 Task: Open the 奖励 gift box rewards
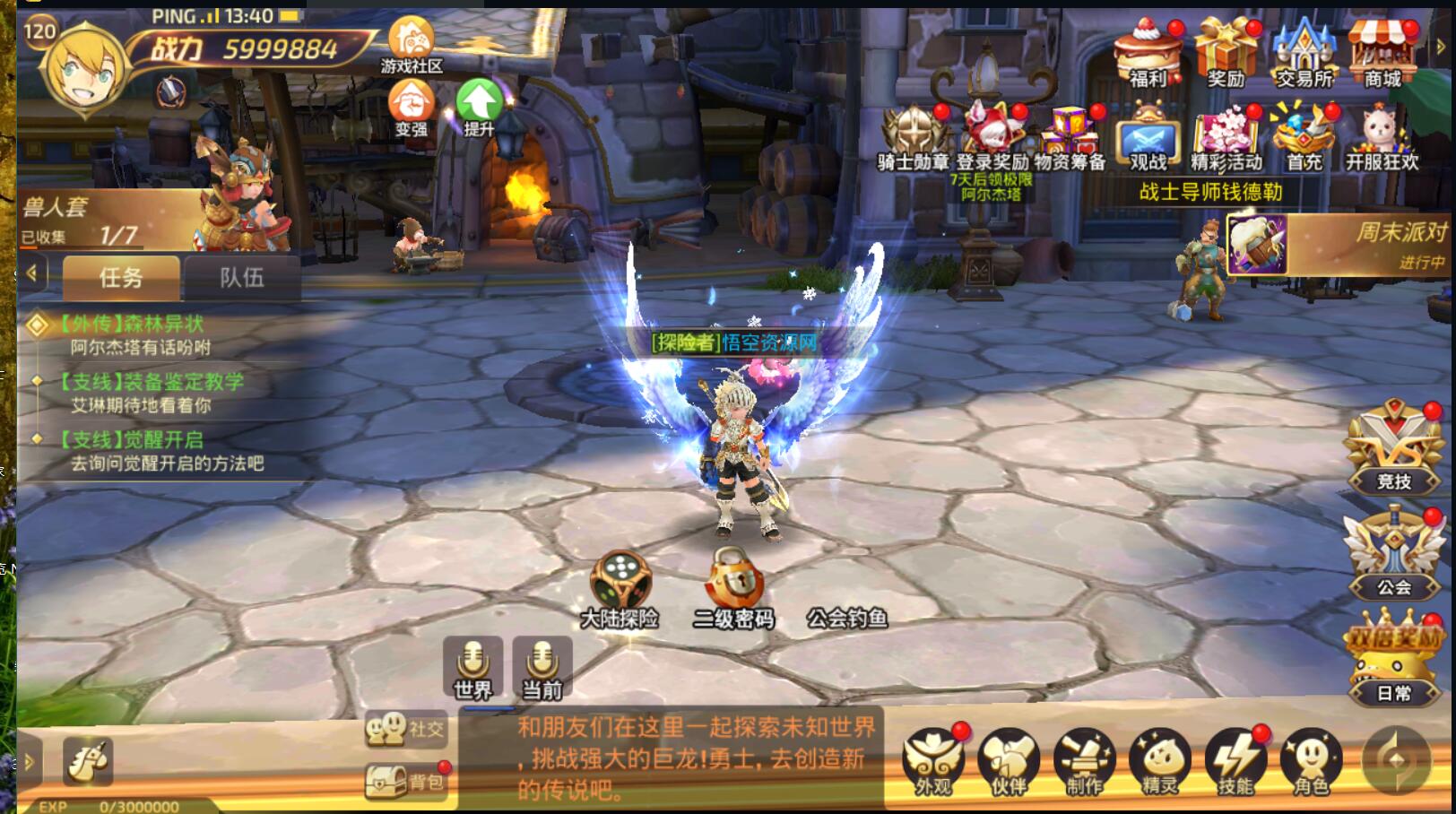[x=1226, y=54]
